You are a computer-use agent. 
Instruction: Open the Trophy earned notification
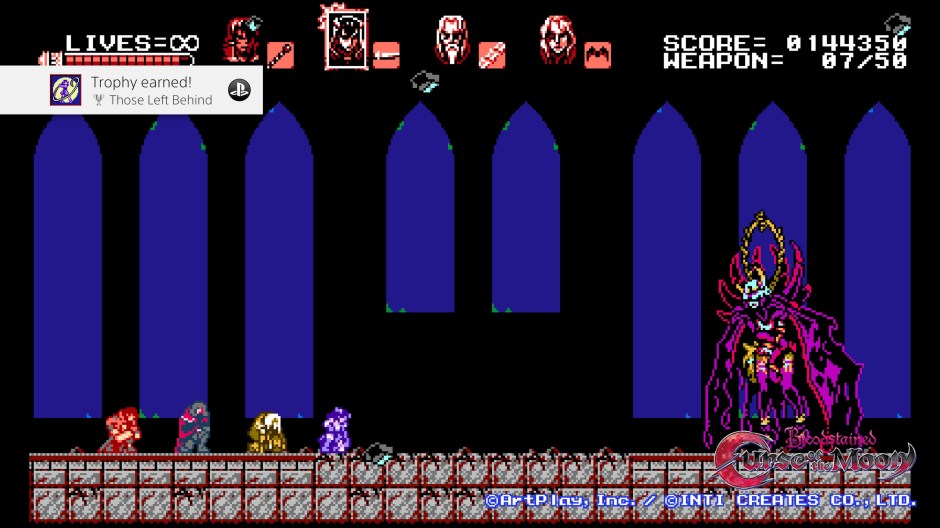[150, 90]
